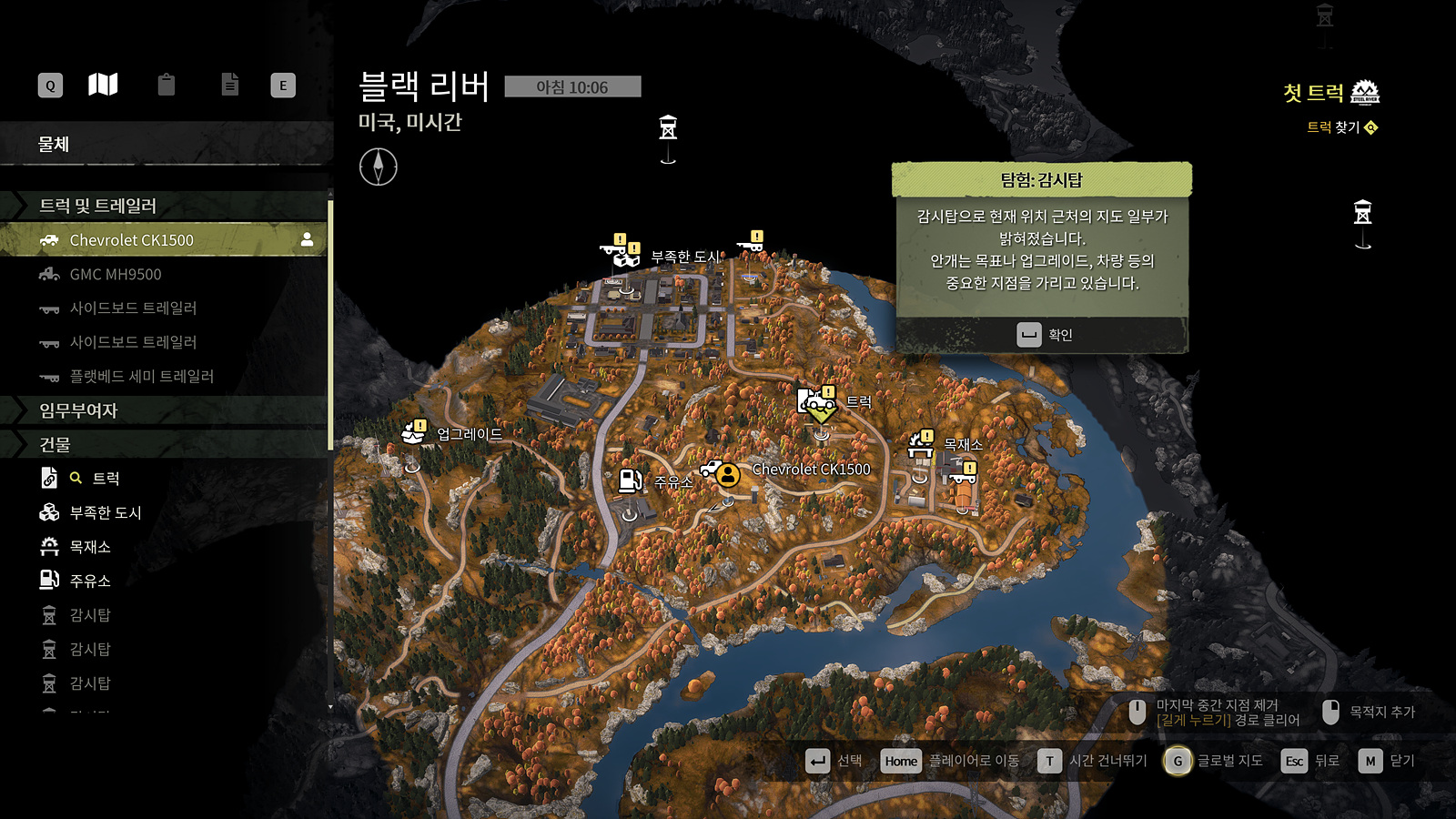
Task: Select the 주유소 fuel pump map marker
Action: point(630,480)
